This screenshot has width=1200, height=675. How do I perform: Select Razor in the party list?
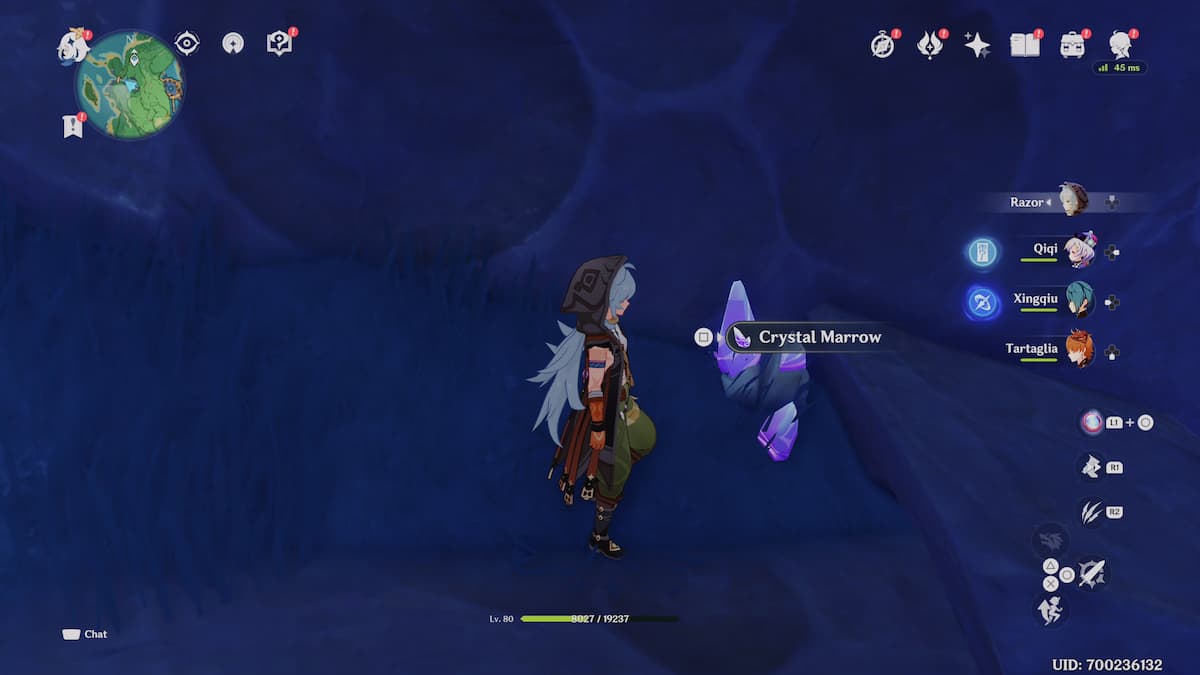(1072, 201)
